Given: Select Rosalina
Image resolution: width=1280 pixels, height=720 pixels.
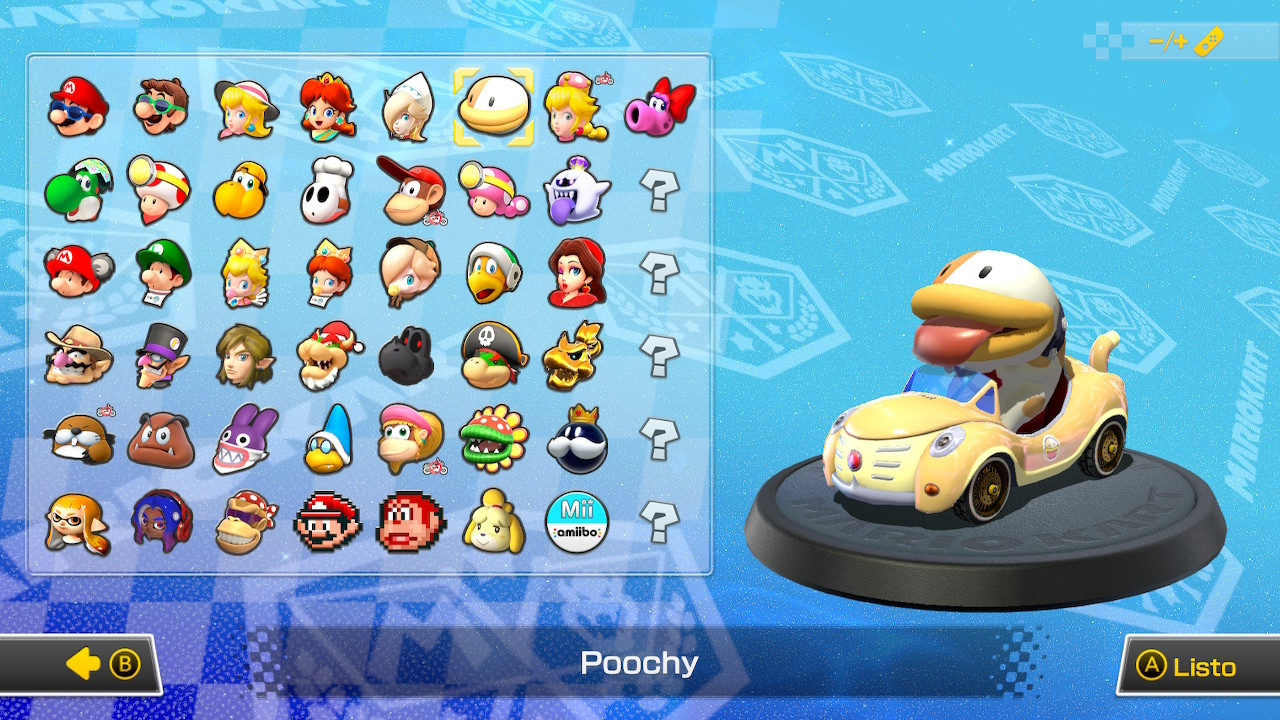Looking at the screenshot, I should pyautogui.click(x=411, y=107).
